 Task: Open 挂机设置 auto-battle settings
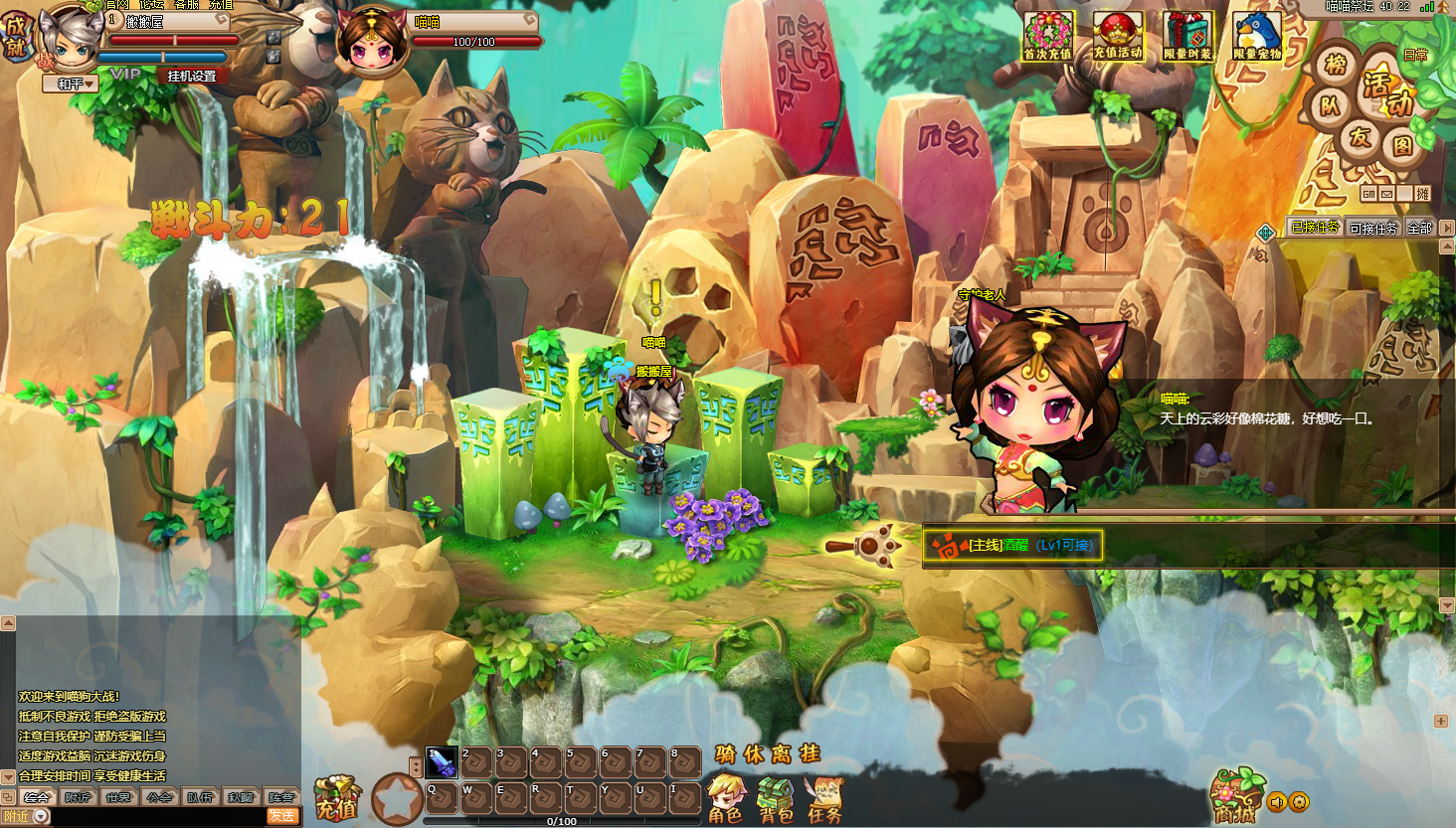click(191, 76)
